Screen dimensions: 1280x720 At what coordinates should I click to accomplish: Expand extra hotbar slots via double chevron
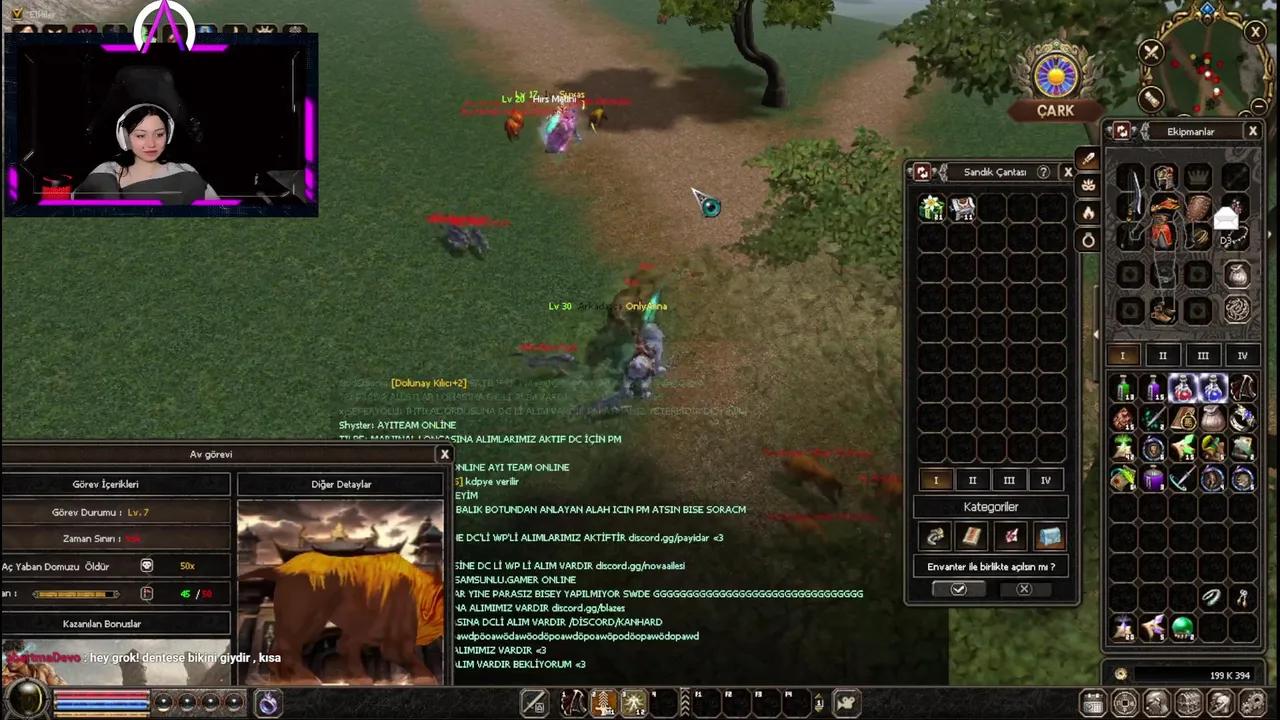pyautogui.click(x=685, y=701)
